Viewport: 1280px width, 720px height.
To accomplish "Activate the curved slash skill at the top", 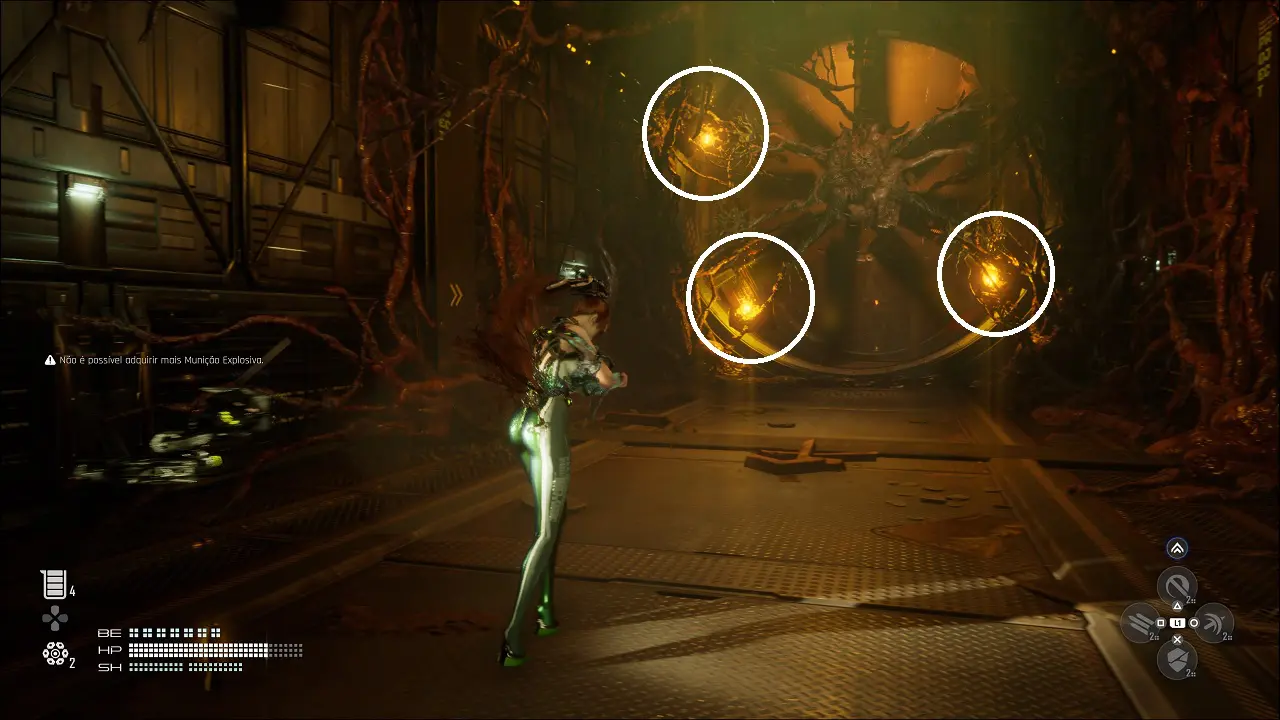I will pos(1177,585).
